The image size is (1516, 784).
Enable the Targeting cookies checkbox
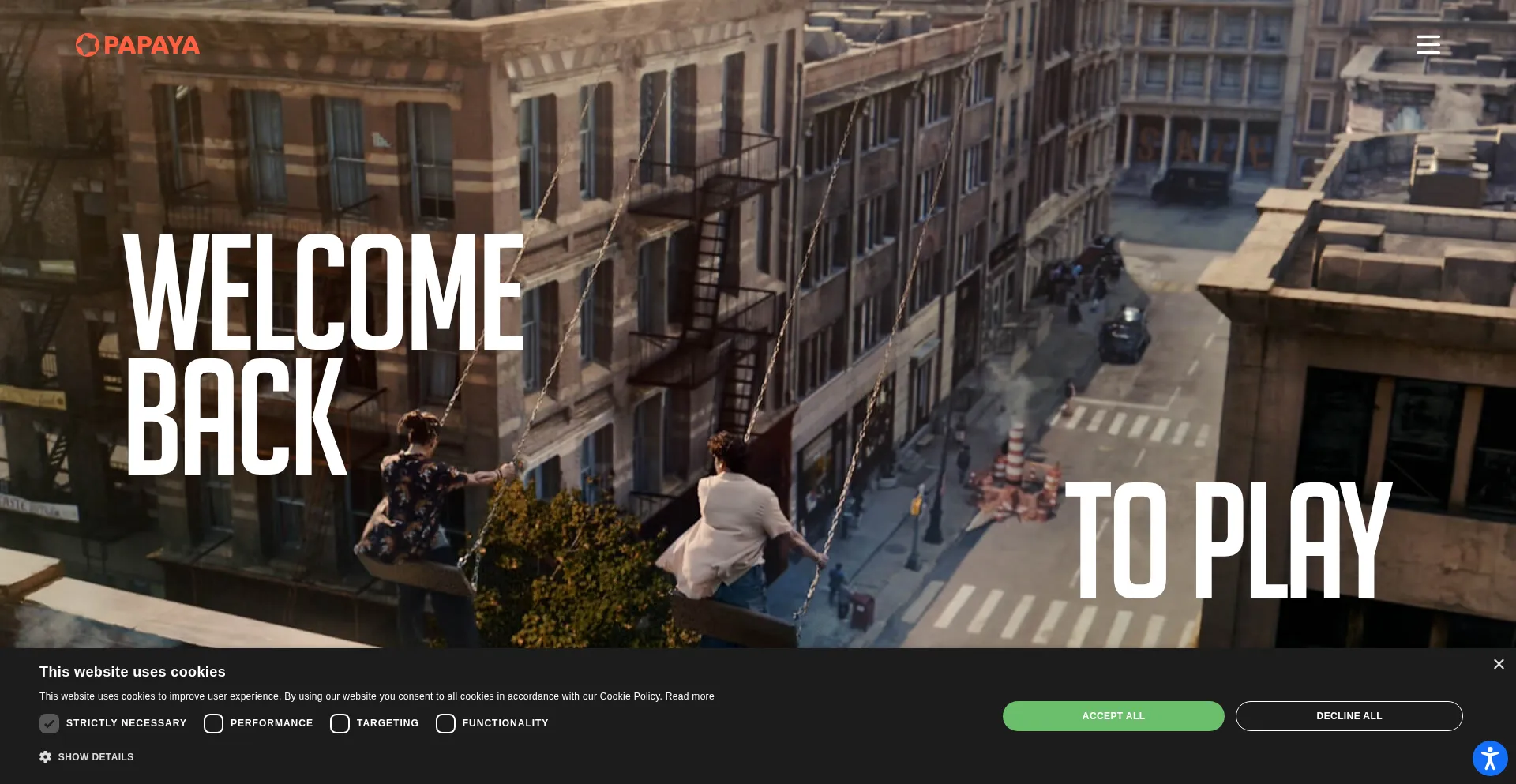coord(340,723)
